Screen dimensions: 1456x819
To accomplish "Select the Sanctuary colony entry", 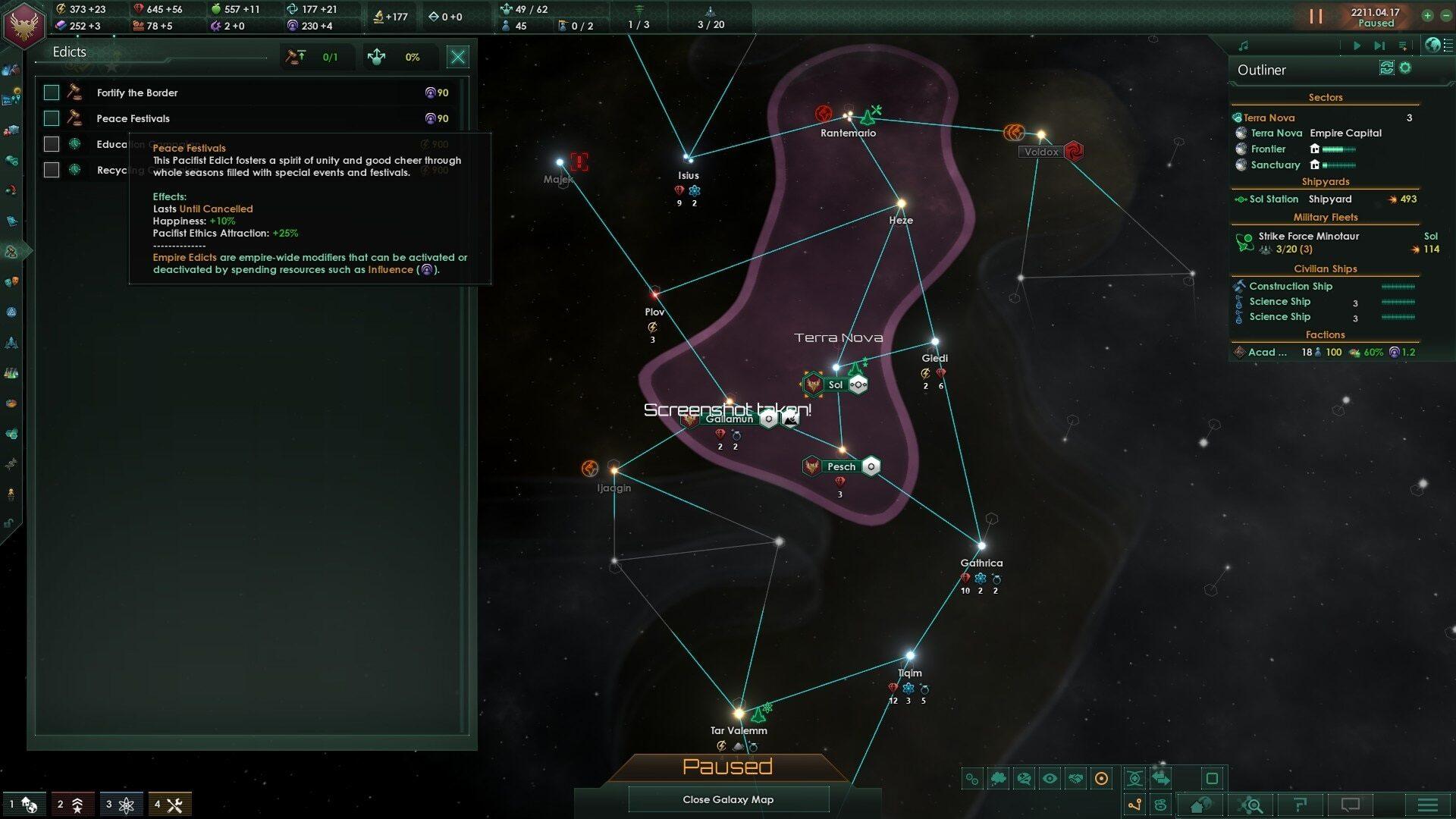I will [x=1275, y=165].
